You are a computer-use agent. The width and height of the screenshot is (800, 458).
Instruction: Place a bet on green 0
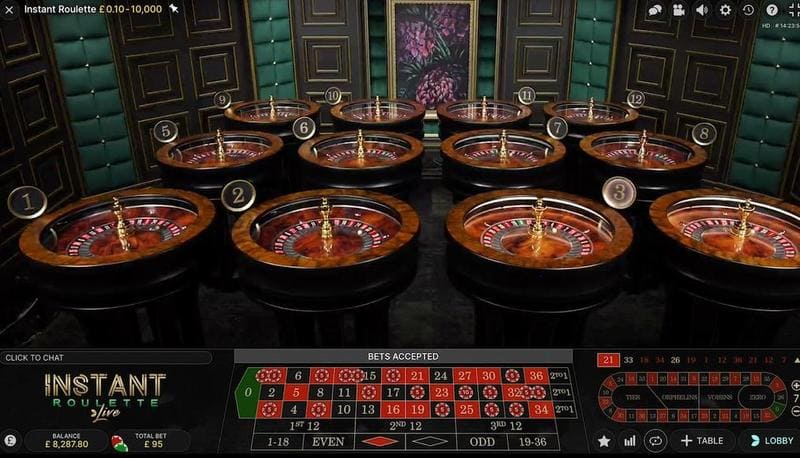coord(246,392)
